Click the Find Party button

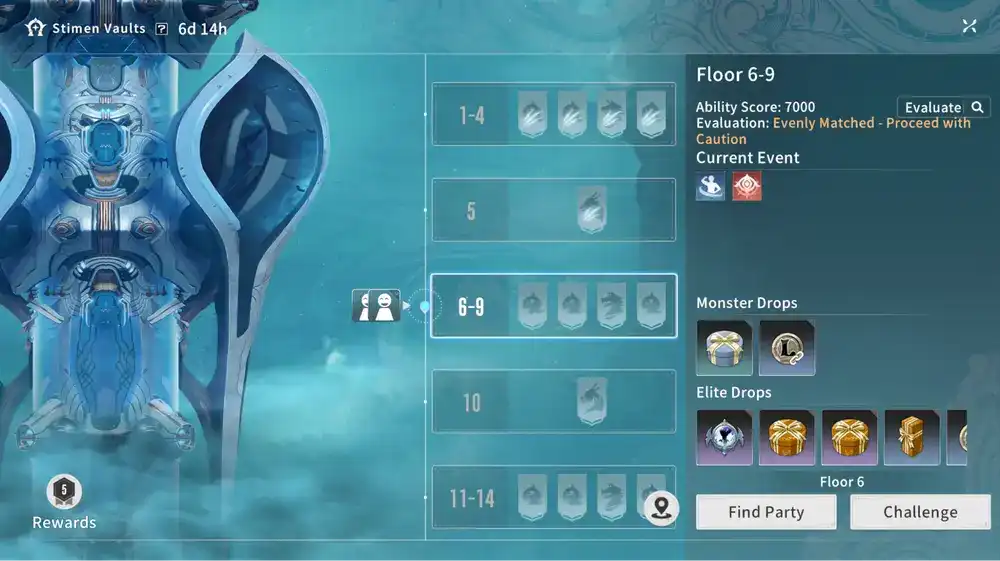click(766, 512)
